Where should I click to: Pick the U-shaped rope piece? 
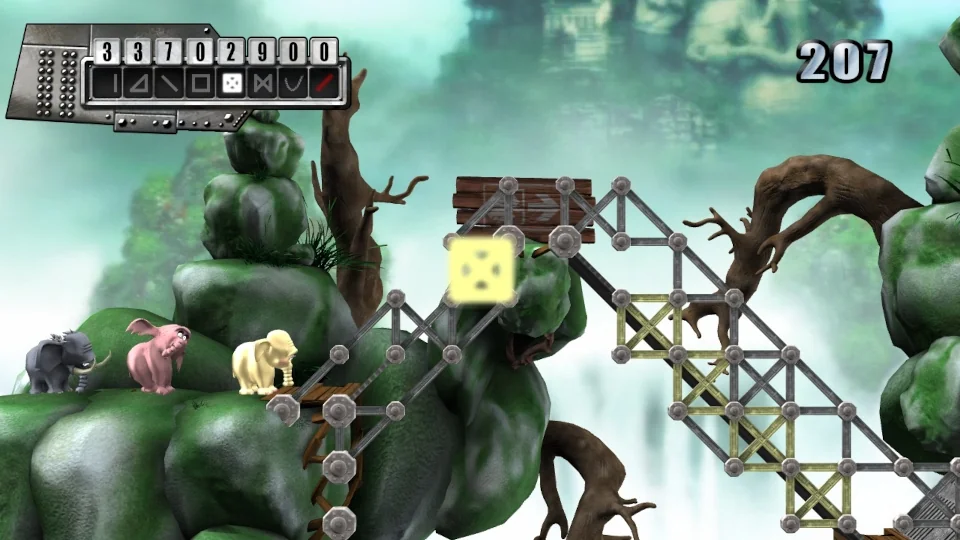coord(293,84)
